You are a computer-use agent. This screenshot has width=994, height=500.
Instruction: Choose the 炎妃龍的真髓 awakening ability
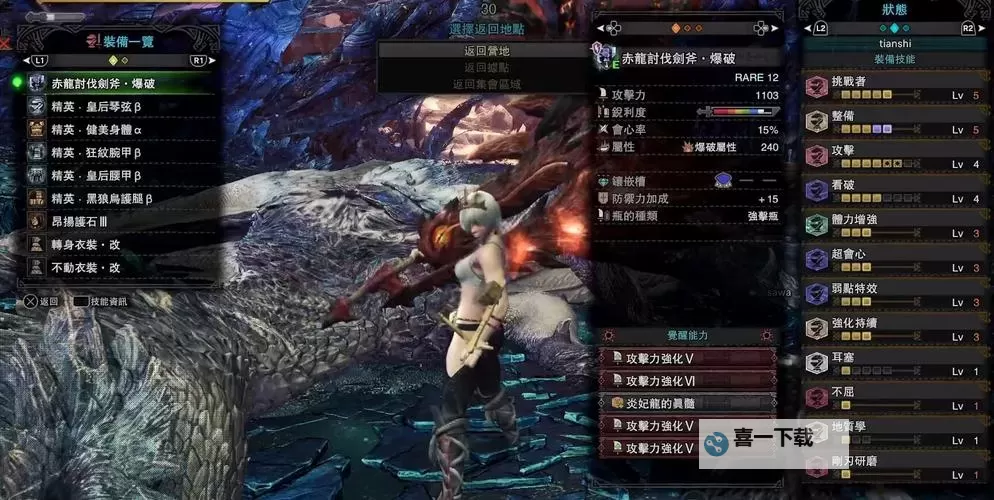click(688, 403)
